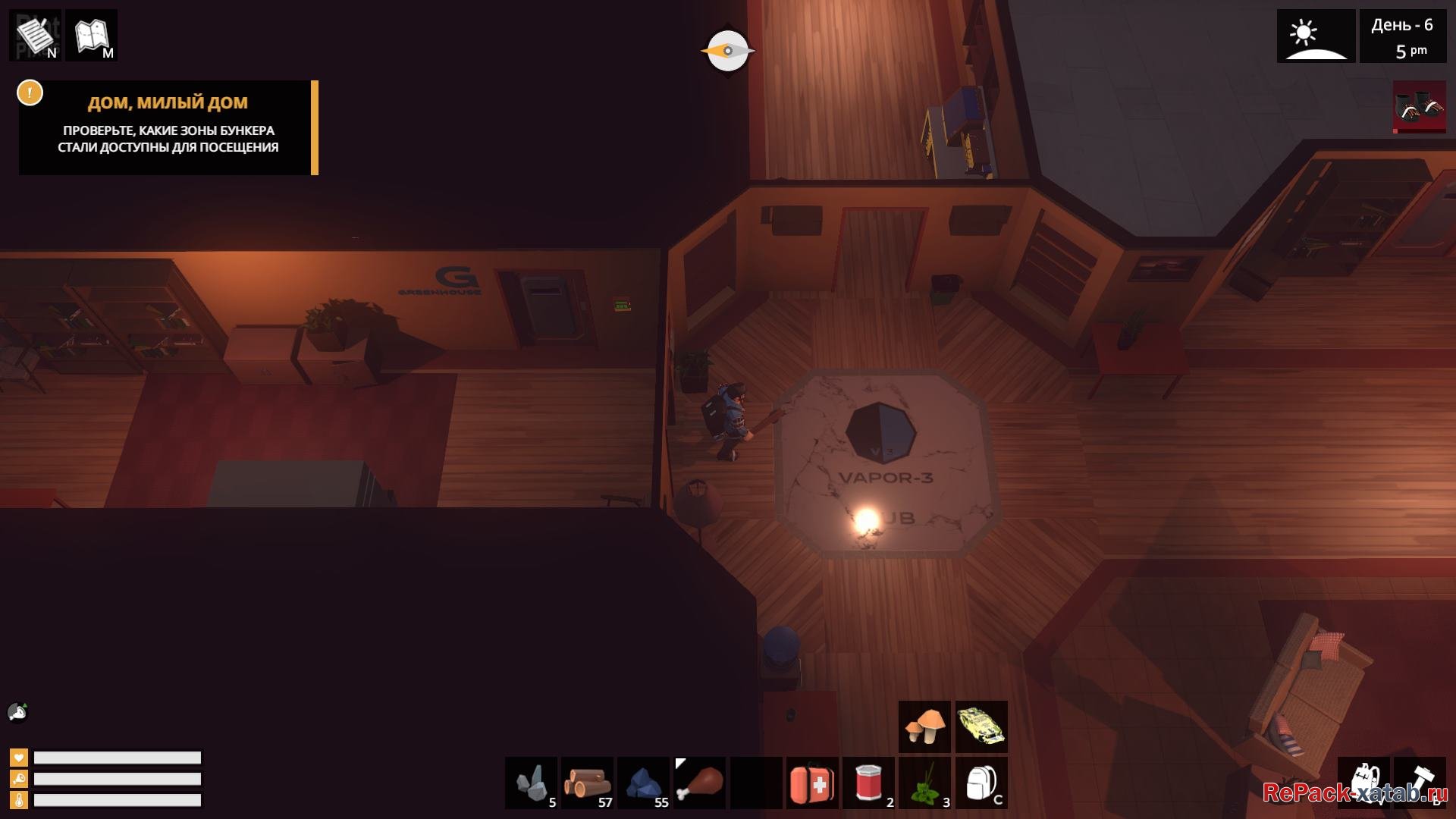1456x819 pixels.
Task: Select the yellow camouflage package slot
Action: 981,726
